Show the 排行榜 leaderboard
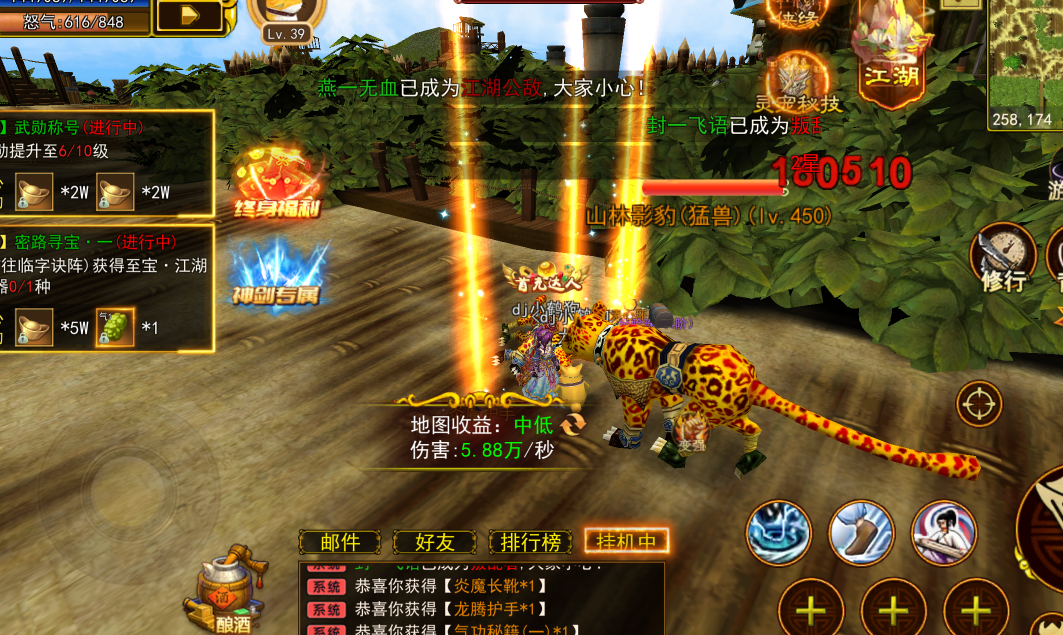The height and width of the screenshot is (635, 1063). (x=530, y=542)
